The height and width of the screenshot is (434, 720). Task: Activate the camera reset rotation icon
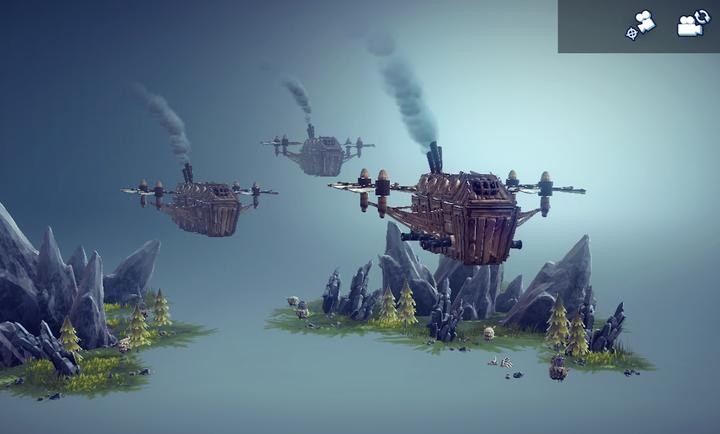692,25
